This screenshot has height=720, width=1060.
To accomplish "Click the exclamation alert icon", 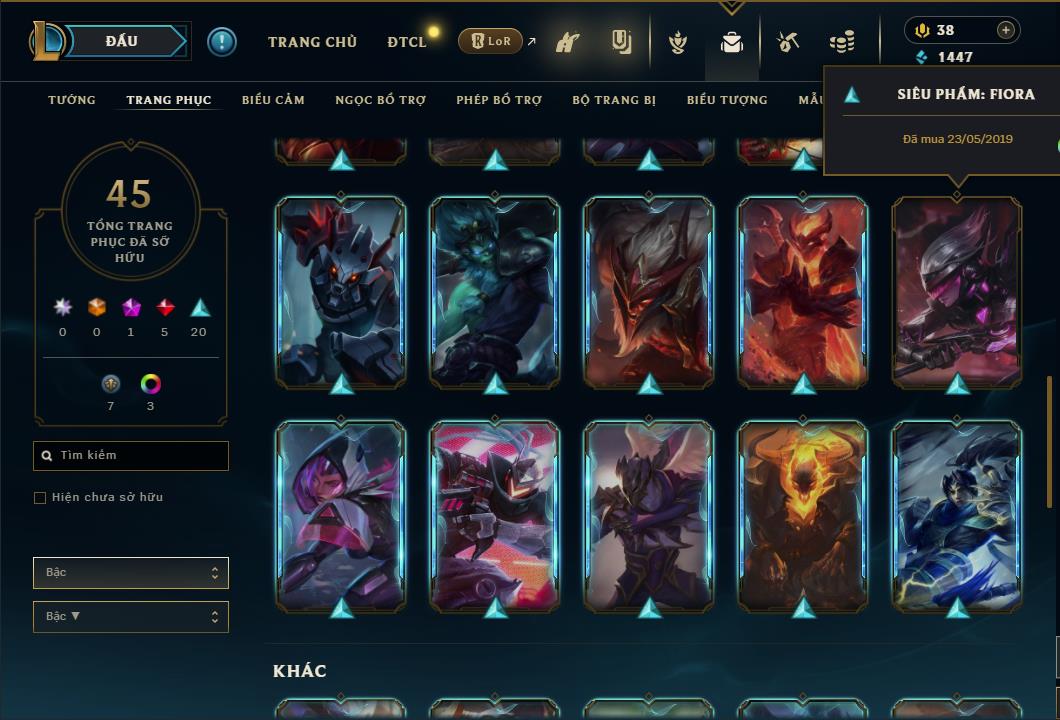I will [221, 41].
